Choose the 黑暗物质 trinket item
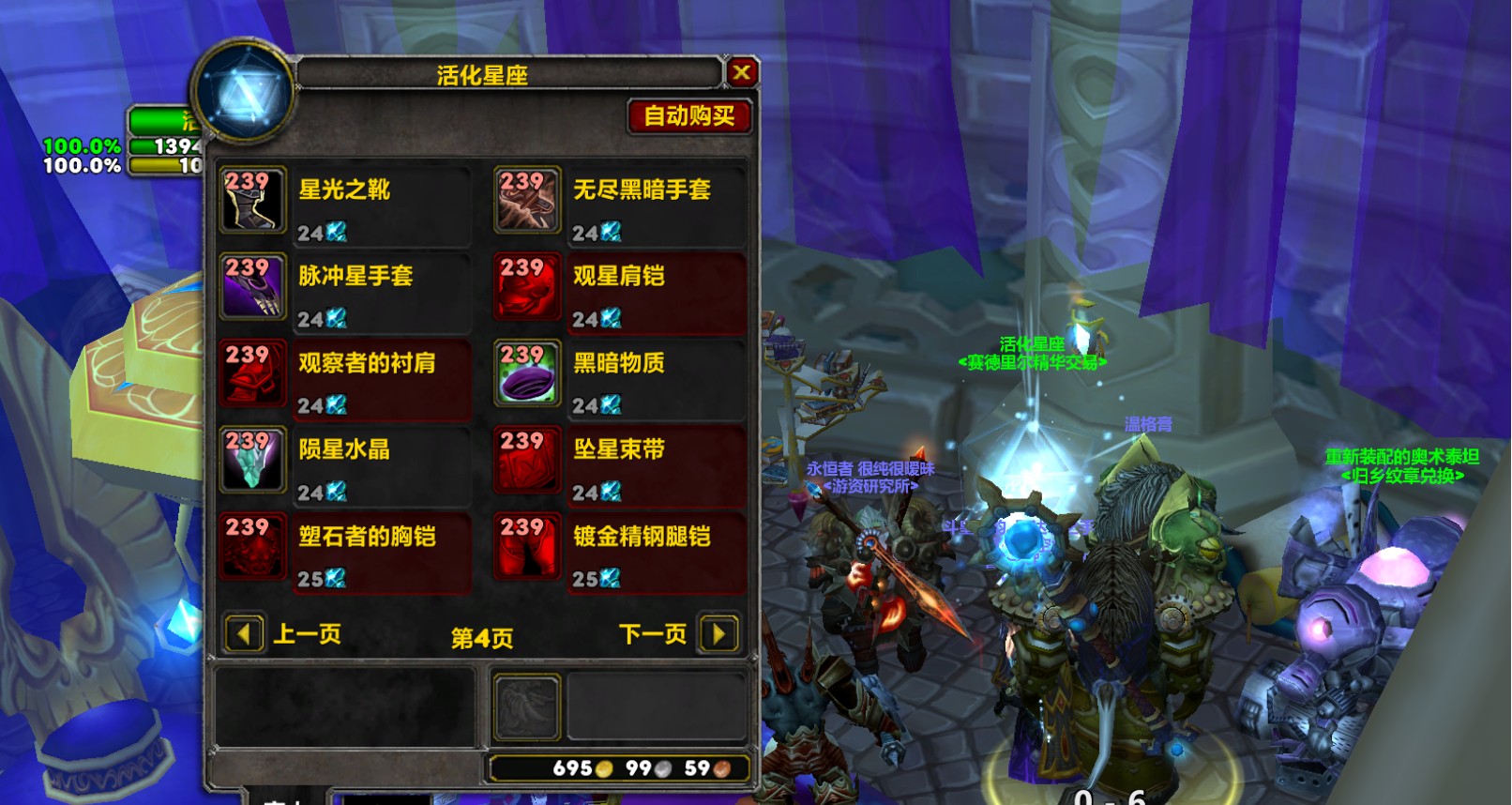Viewport: 1512px width, 805px height. tap(528, 373)
